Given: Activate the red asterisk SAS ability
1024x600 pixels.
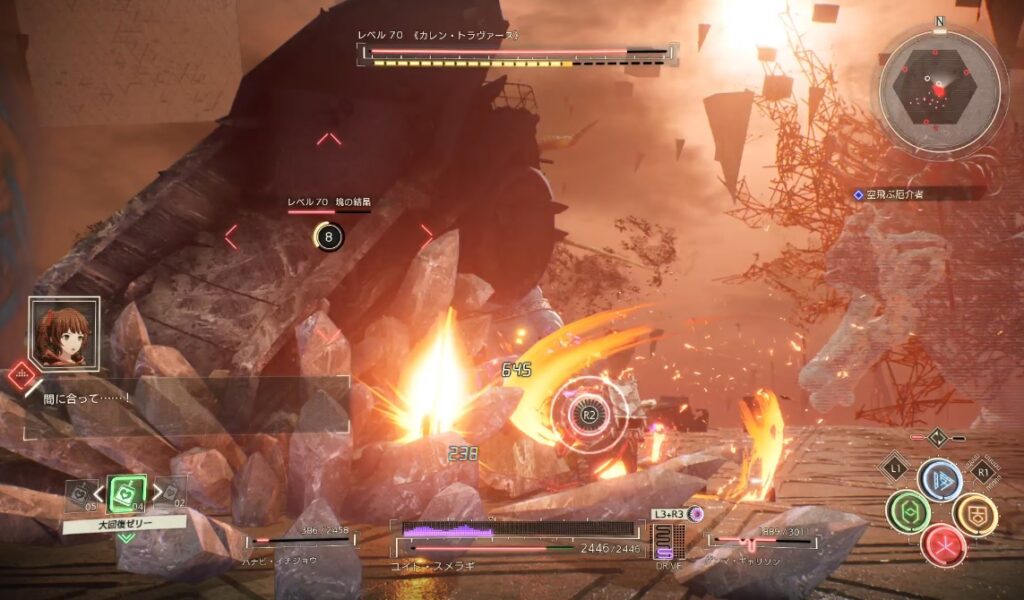Looking at the screenshot, I should coord(943,544).
